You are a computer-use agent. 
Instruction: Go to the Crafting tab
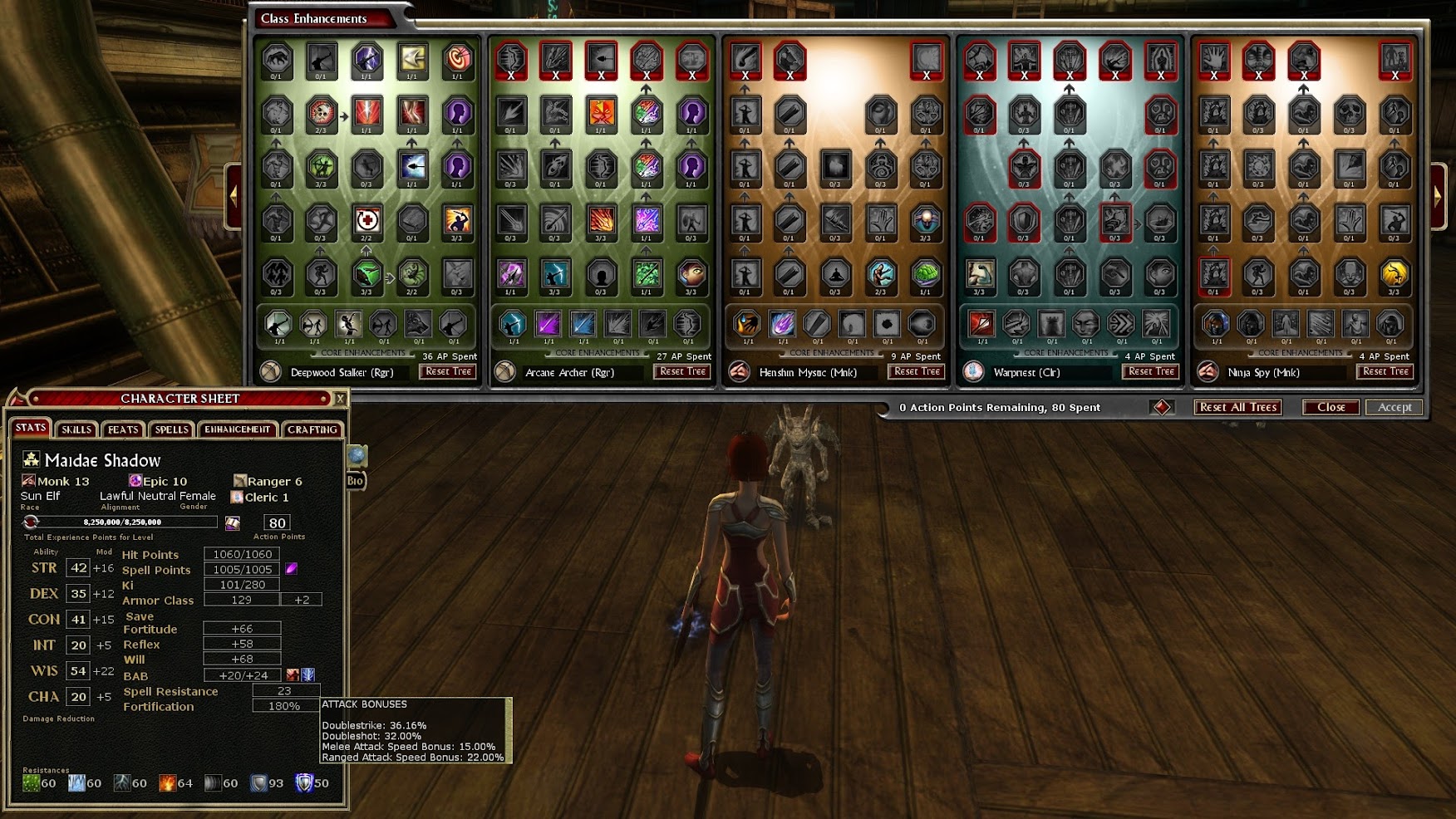[x=312, y=429]
